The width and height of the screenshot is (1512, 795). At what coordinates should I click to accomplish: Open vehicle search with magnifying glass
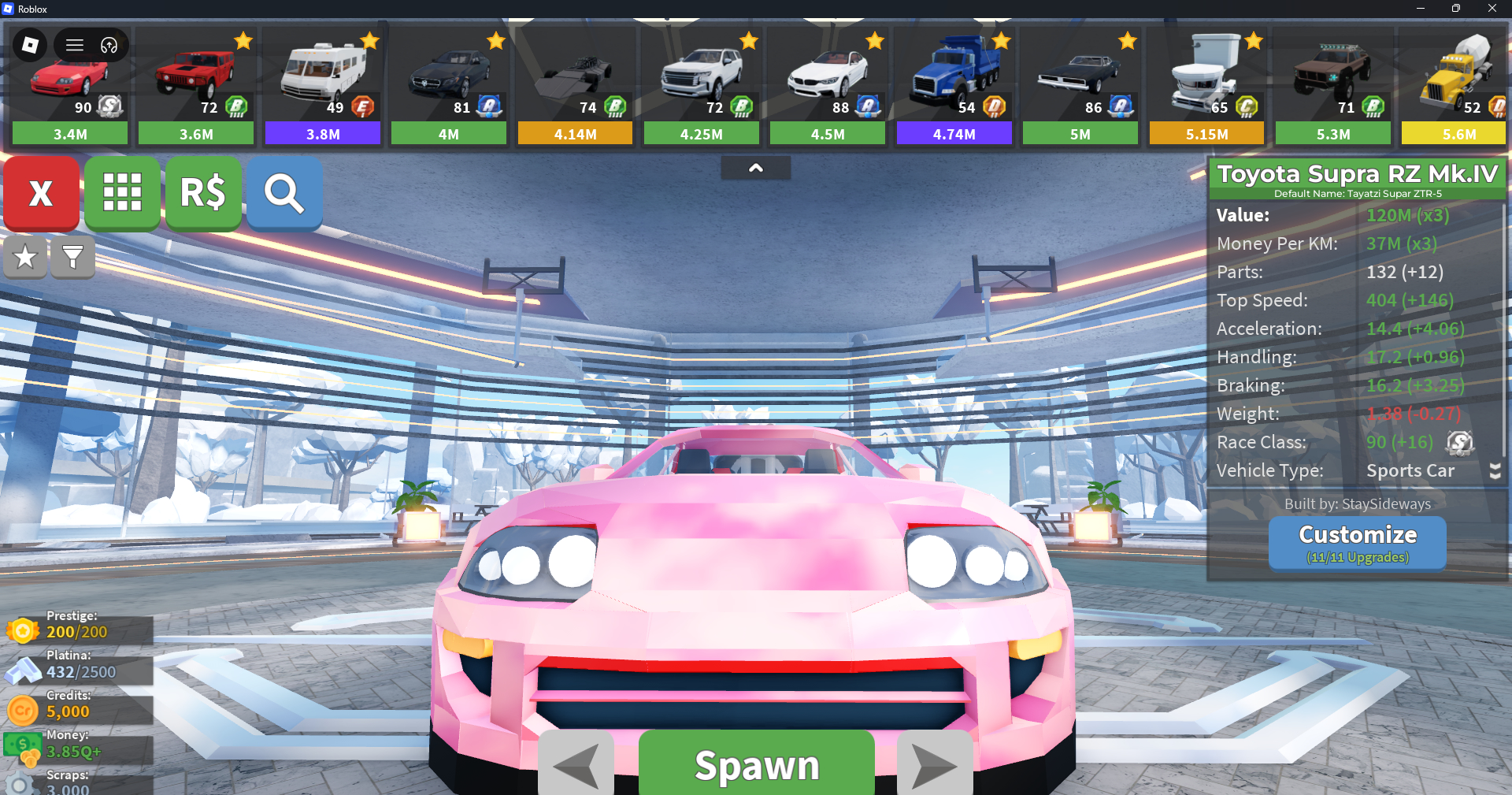284,193
